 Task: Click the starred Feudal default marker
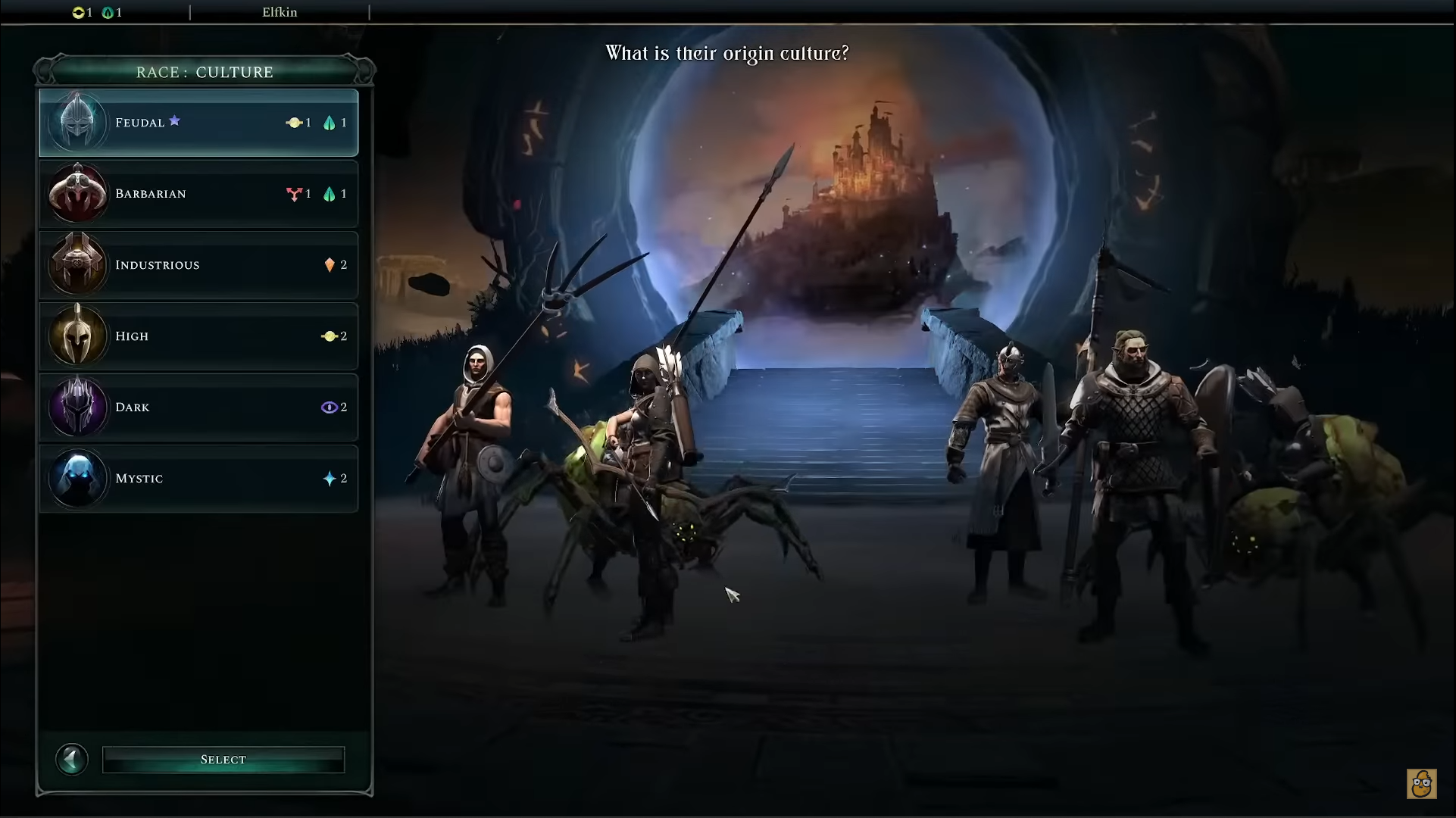pos(176,120)
